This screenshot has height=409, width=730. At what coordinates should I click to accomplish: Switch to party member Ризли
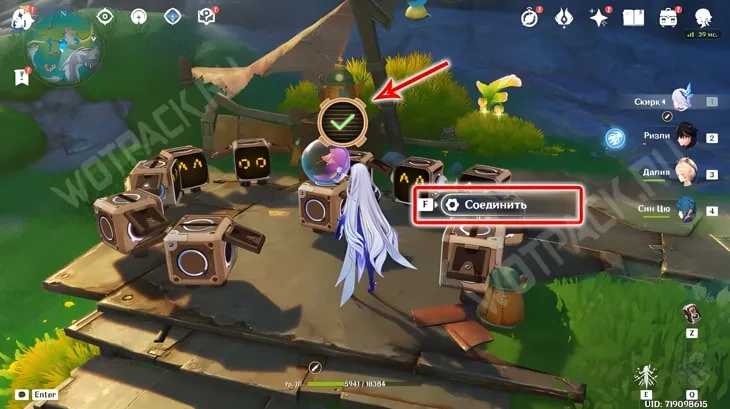(x=683, y=137)
